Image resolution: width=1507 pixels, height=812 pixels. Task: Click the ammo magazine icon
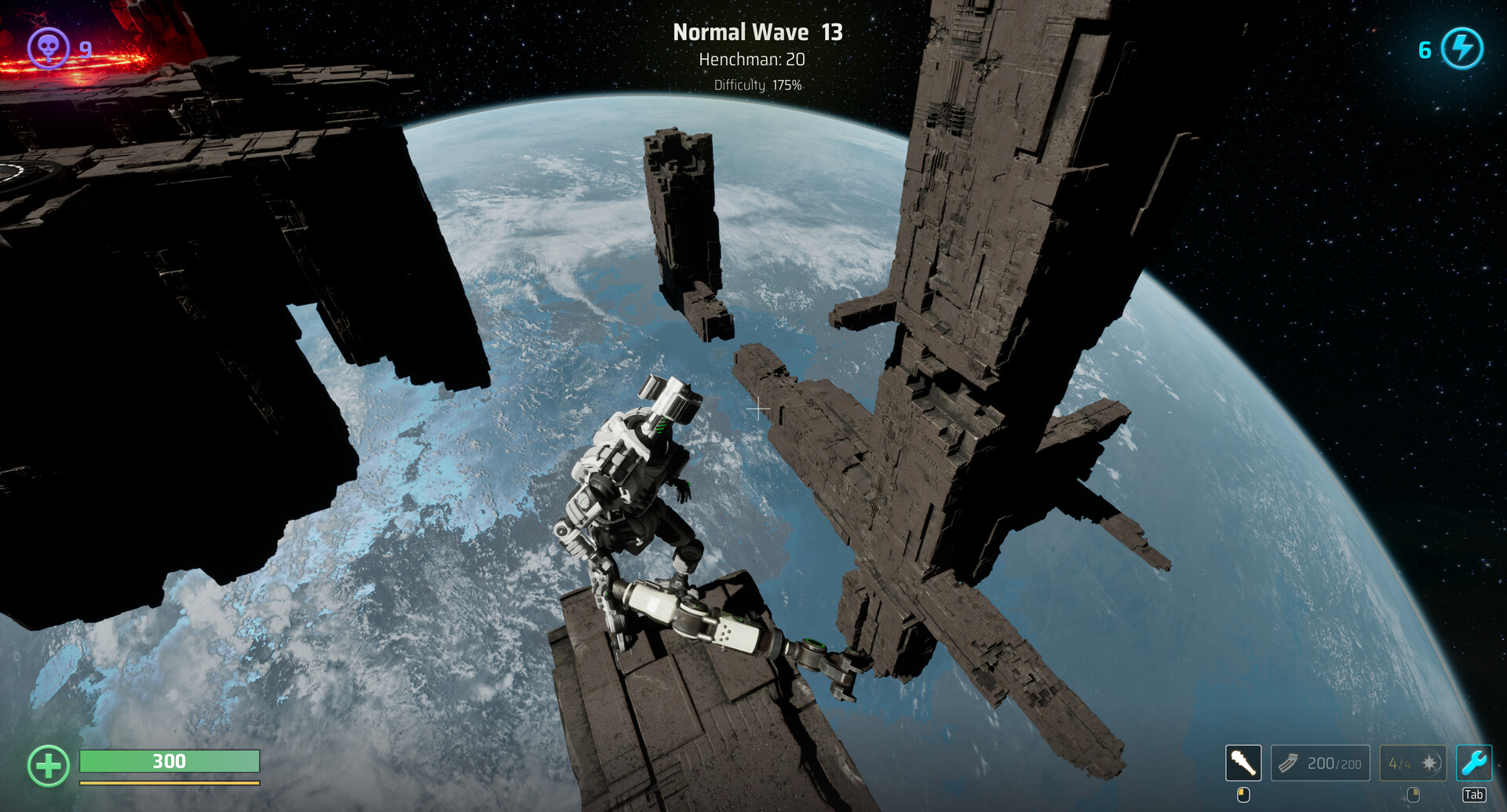(x=1288, y=763)
